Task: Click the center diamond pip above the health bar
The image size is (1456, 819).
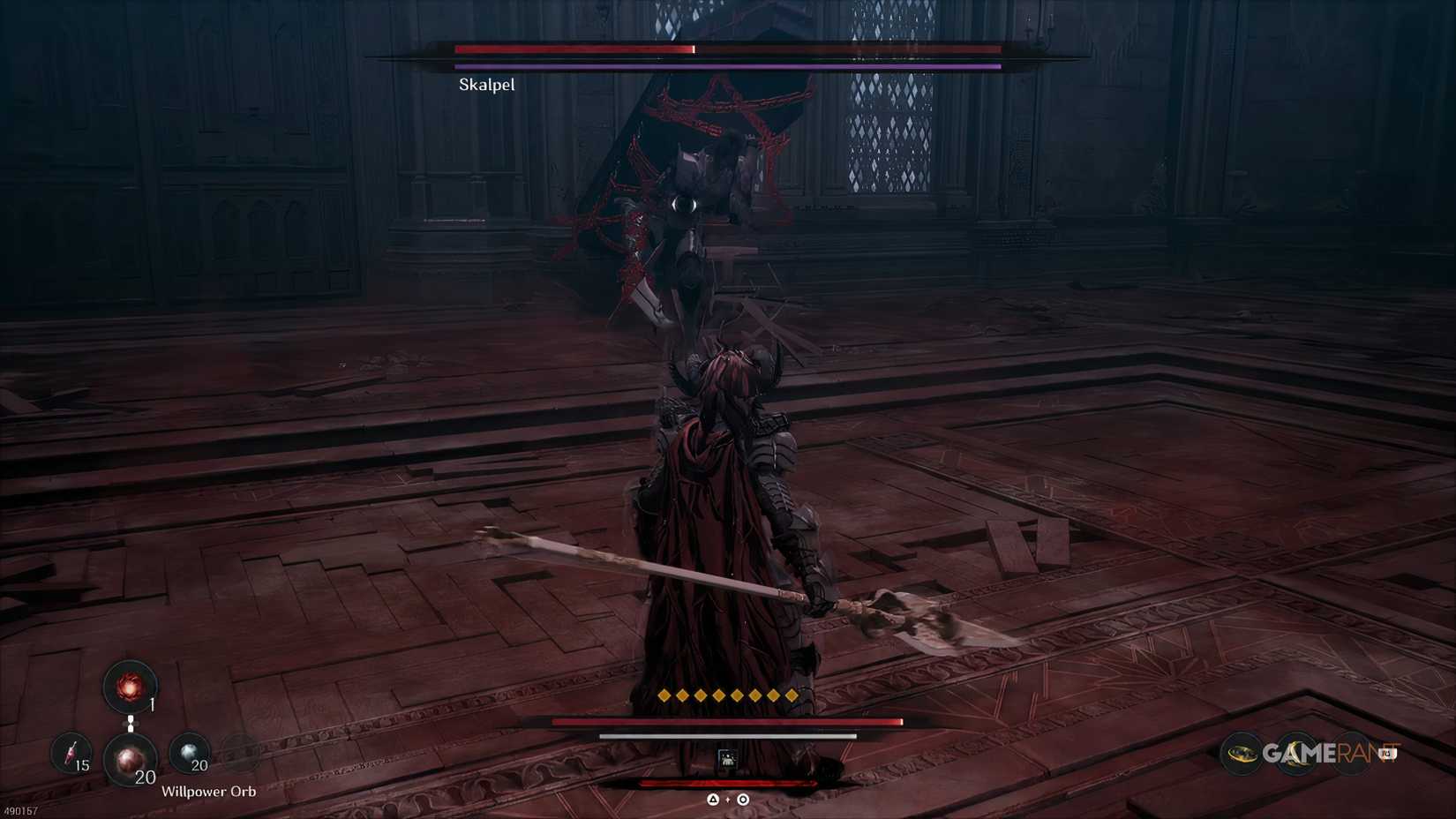Action: click(x=728, y=695)
